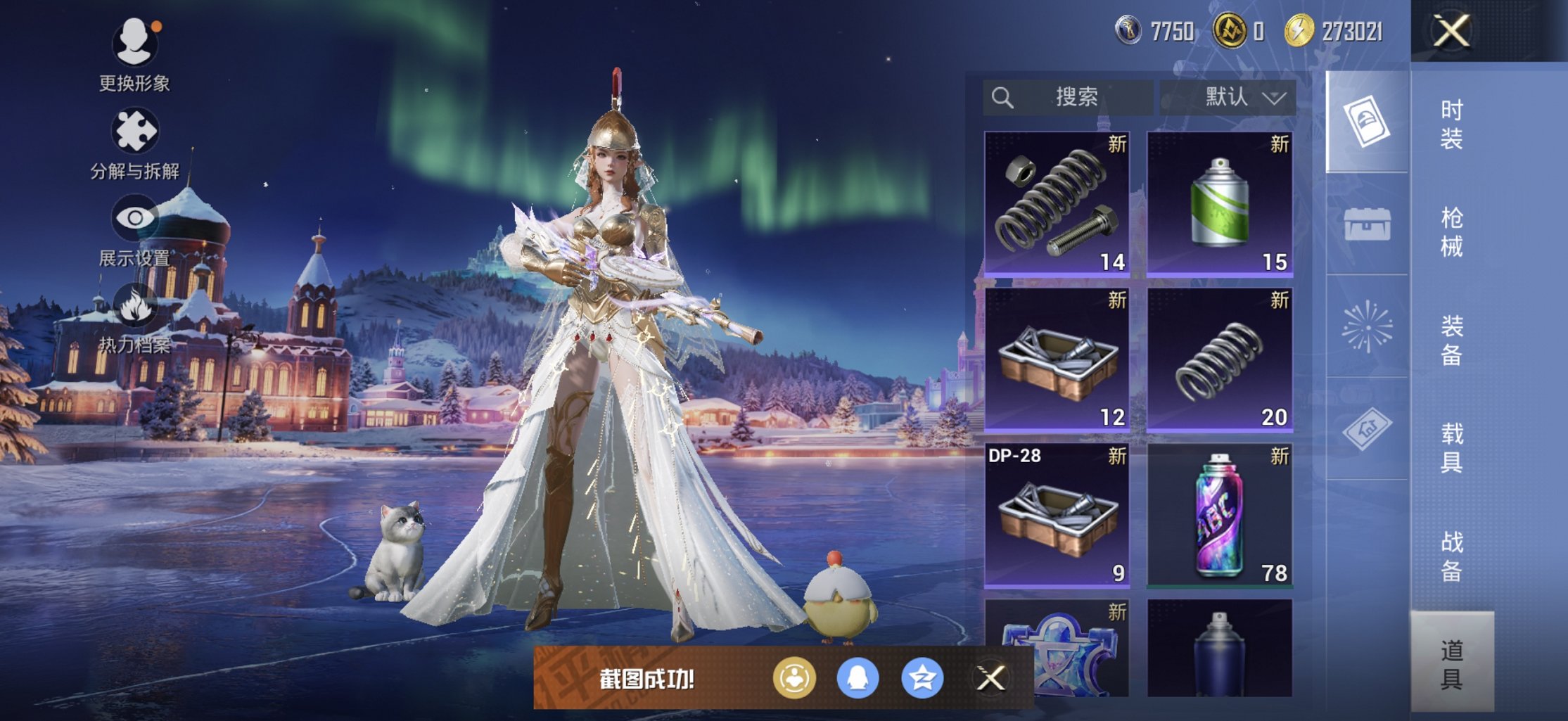The height and width of the screenshot is (721, 1568).
Task: Dismiss the 截图成功 screenshot banner
Action: [x=990, y=678]
